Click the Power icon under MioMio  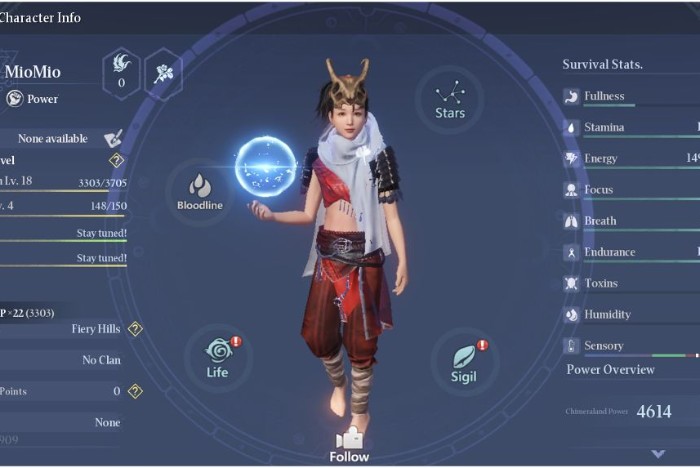pos(15,98)
